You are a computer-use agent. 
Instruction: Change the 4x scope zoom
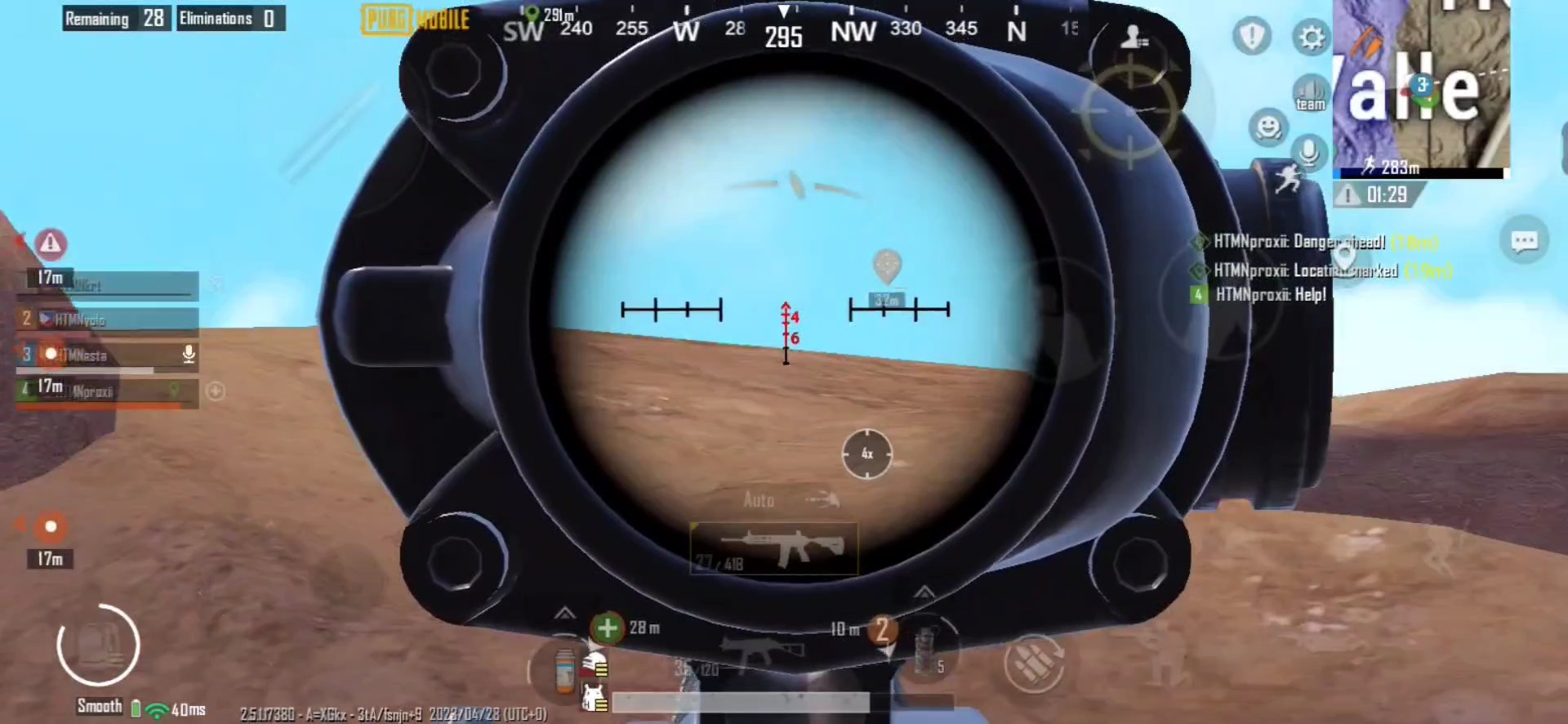tap(866, 454)
